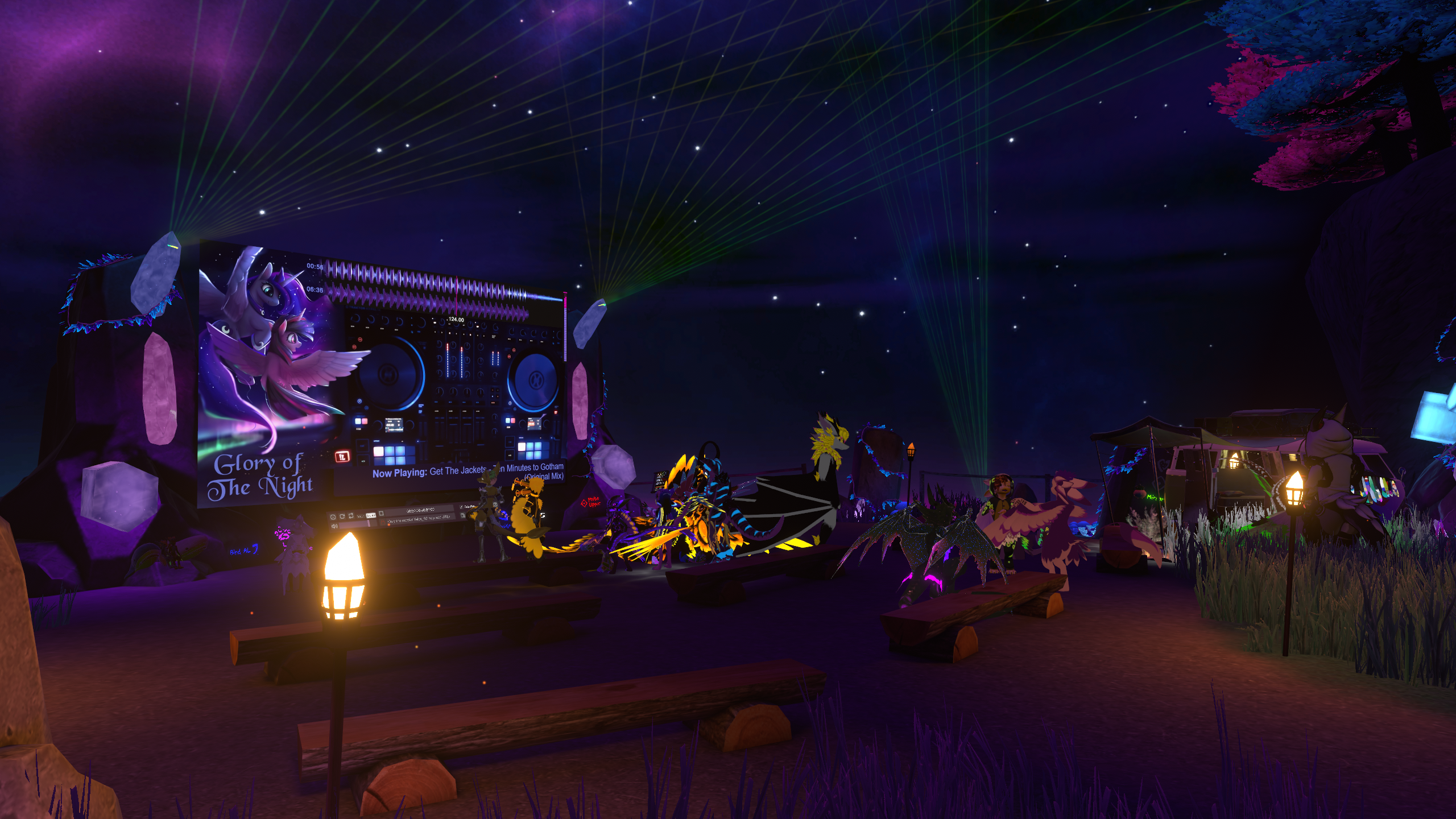1456x819 pixels.
Task: Select the highlighted Stream mode button
Action: pyautogui.click(x=371, y=515)
